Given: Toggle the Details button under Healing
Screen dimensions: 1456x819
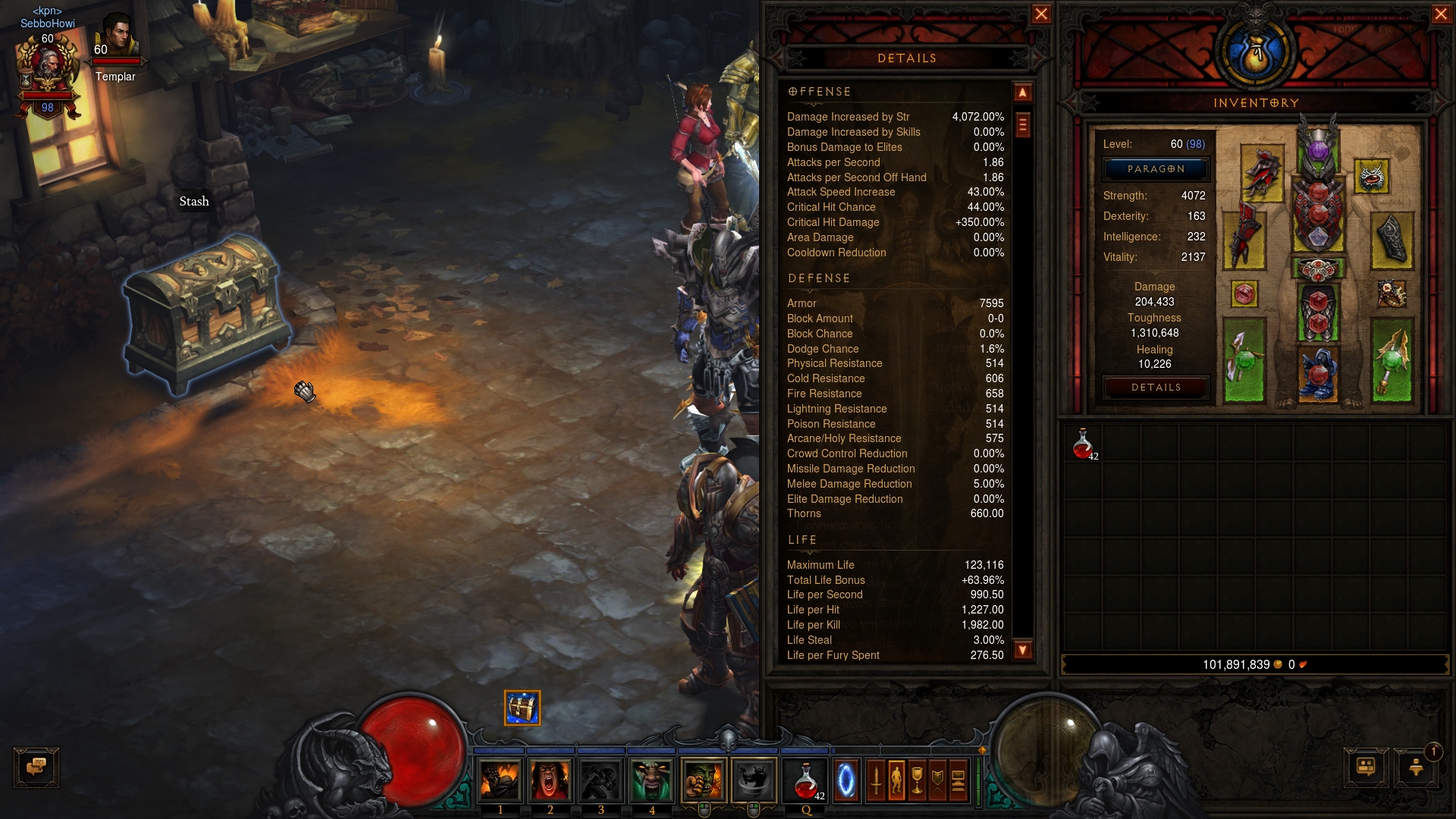Looking at the screenshot, I should tap(1156, 388).
